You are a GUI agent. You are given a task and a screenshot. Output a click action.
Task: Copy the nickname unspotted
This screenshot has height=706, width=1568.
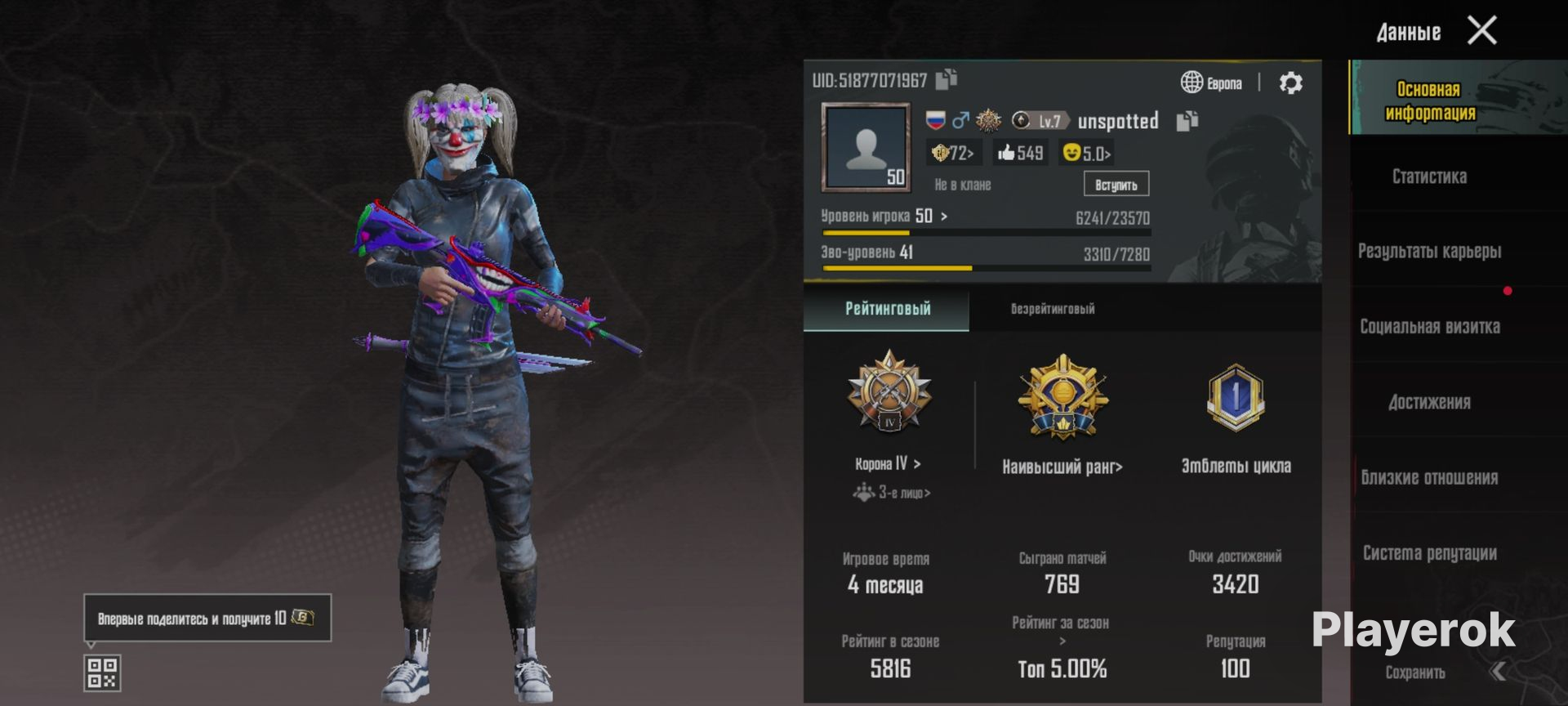tap(1187, 121)
